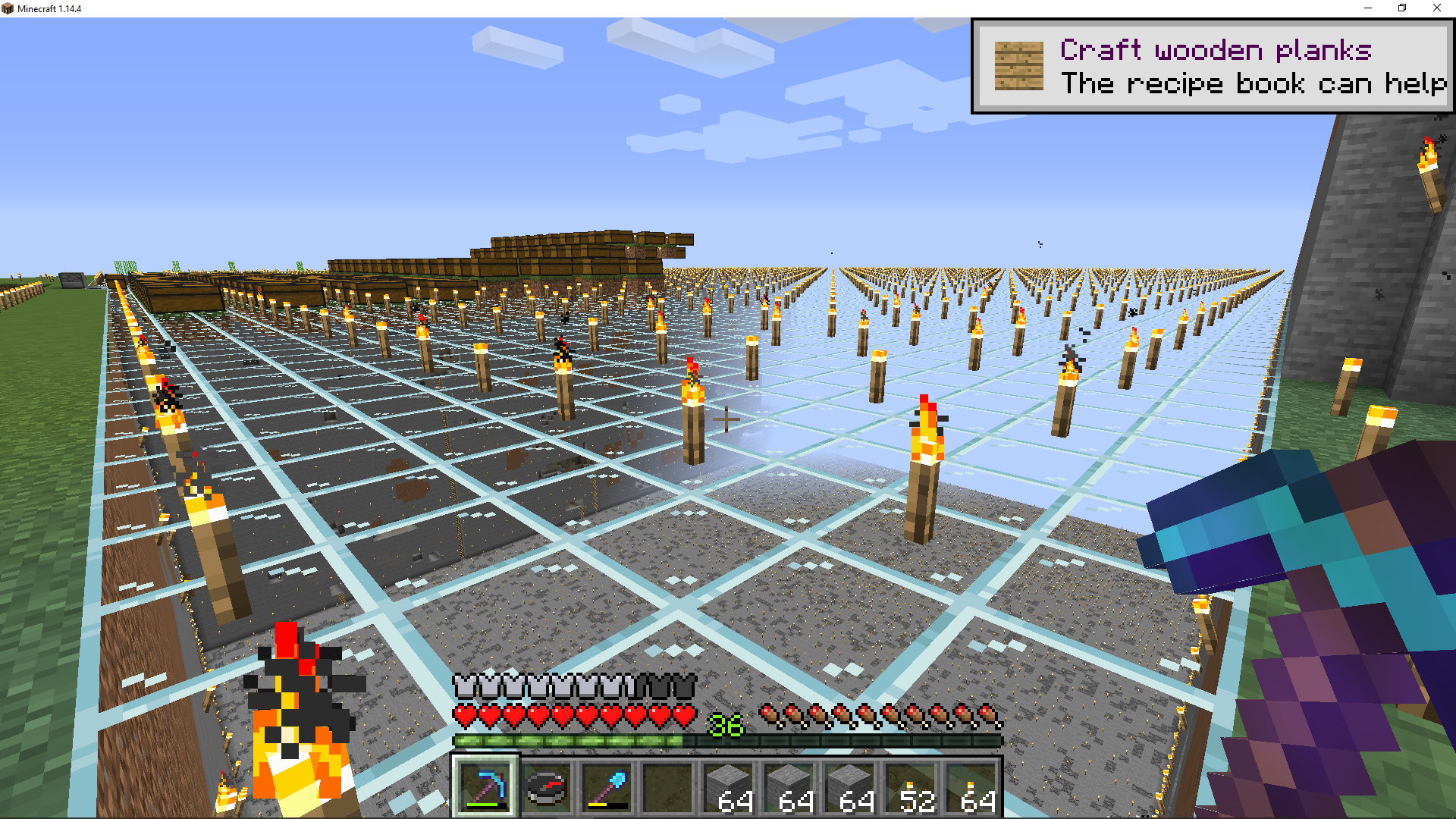Minimize the Minecraft 1.14.4 window
The width and height of the screenshot is (1456, 819).
point(1368,8)
